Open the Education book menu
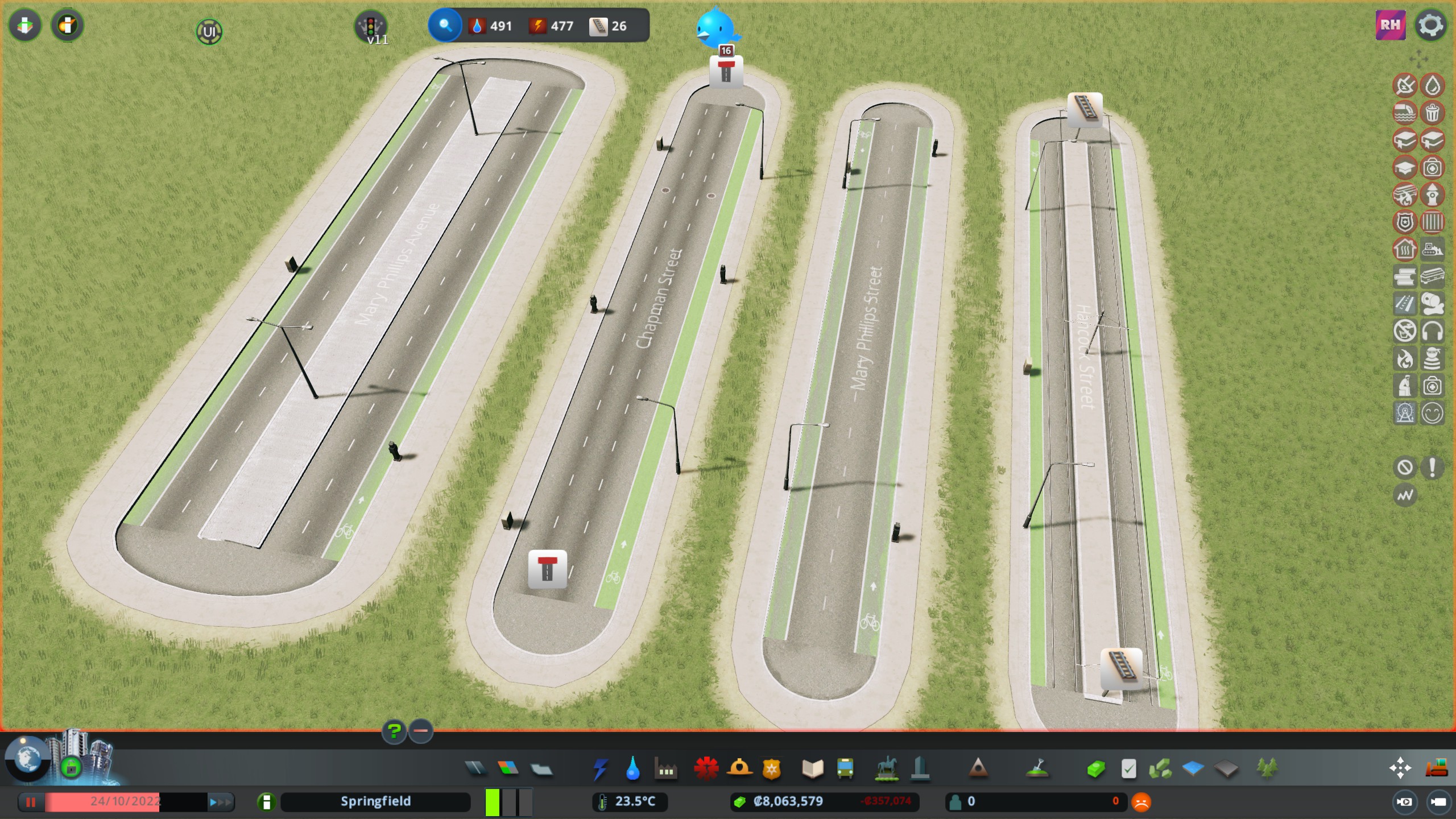1456x819 pixels. (x=812, y=769)
